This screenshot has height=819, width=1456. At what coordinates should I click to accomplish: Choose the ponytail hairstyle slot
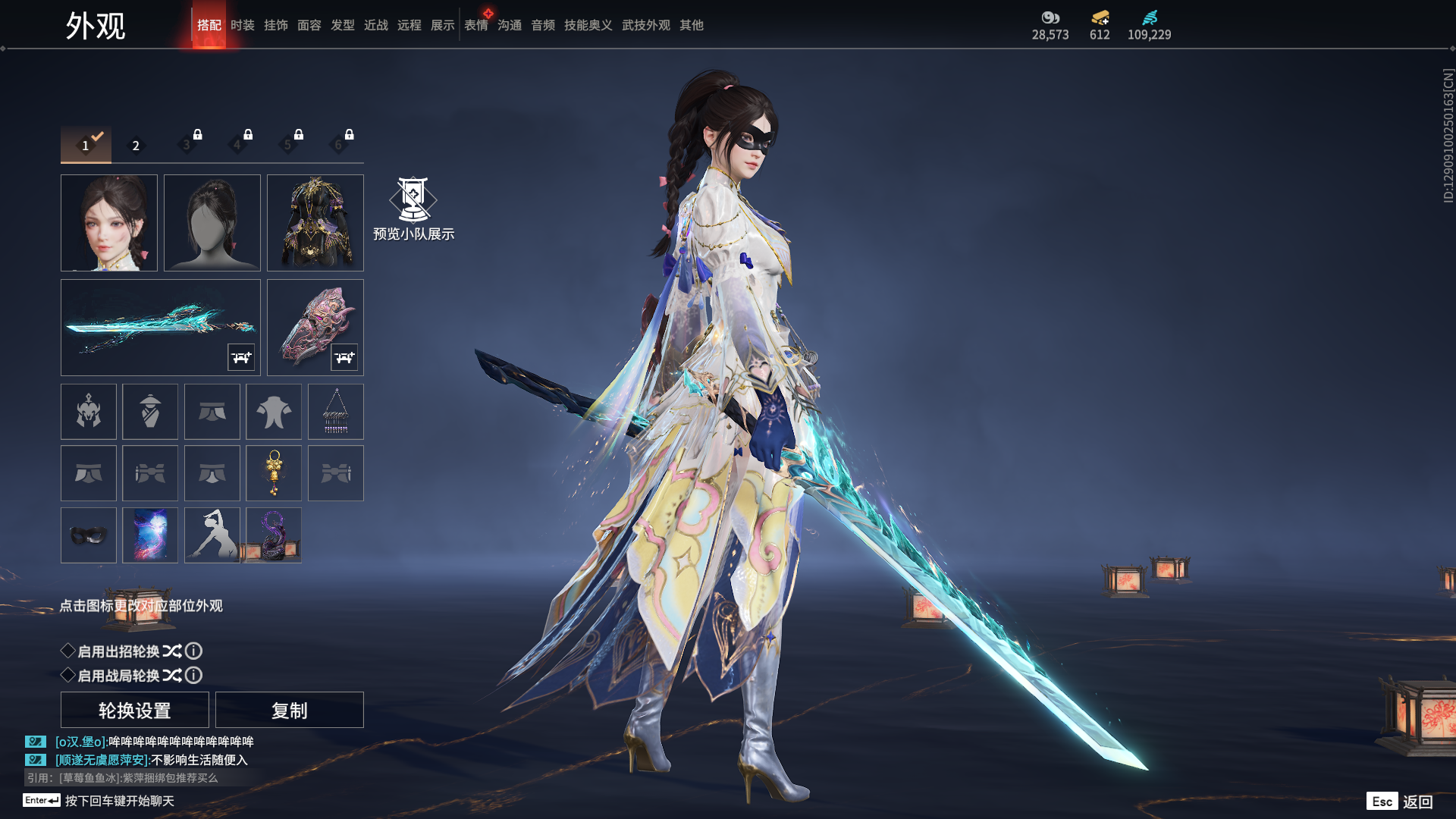(x=212, y=223)
